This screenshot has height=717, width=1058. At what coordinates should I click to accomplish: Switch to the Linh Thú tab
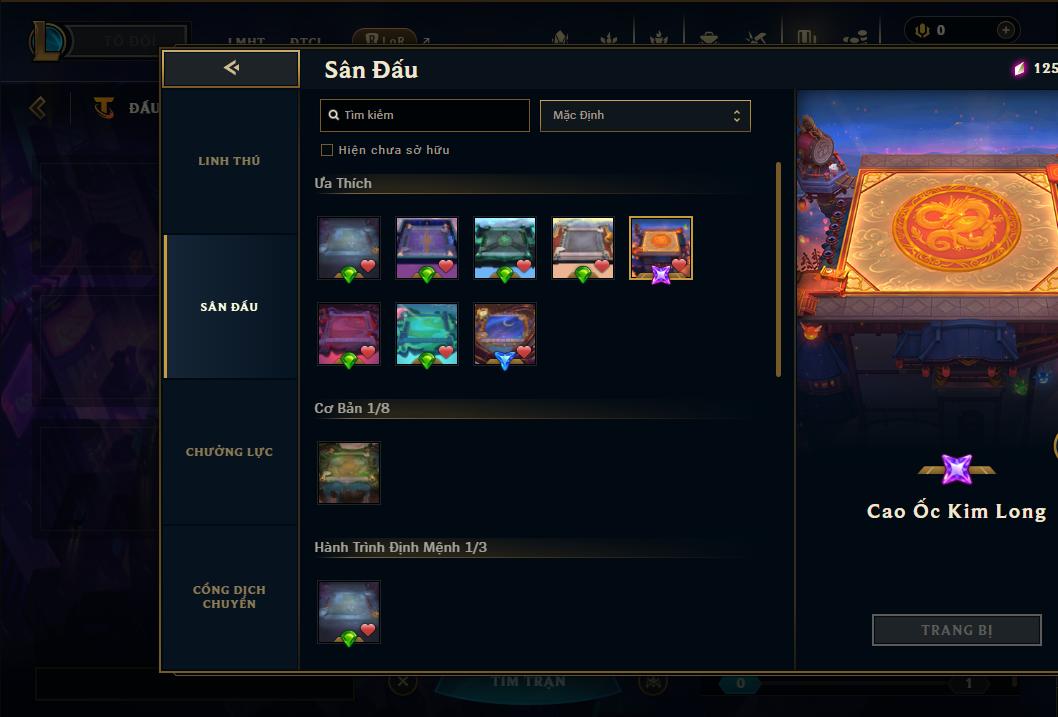coord(229,161)
